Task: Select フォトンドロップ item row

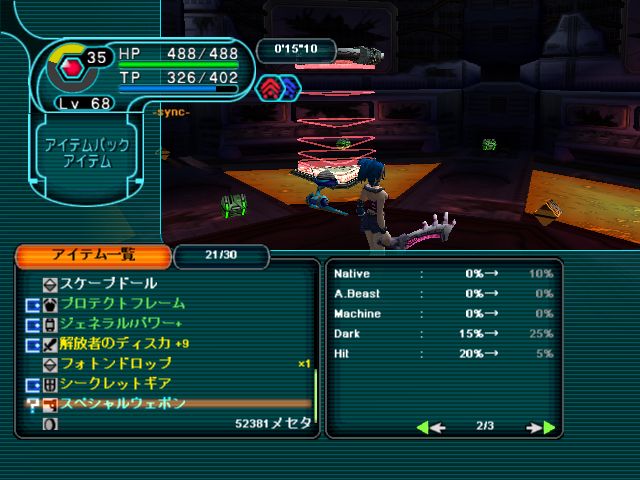Action: tap(116, 363)
